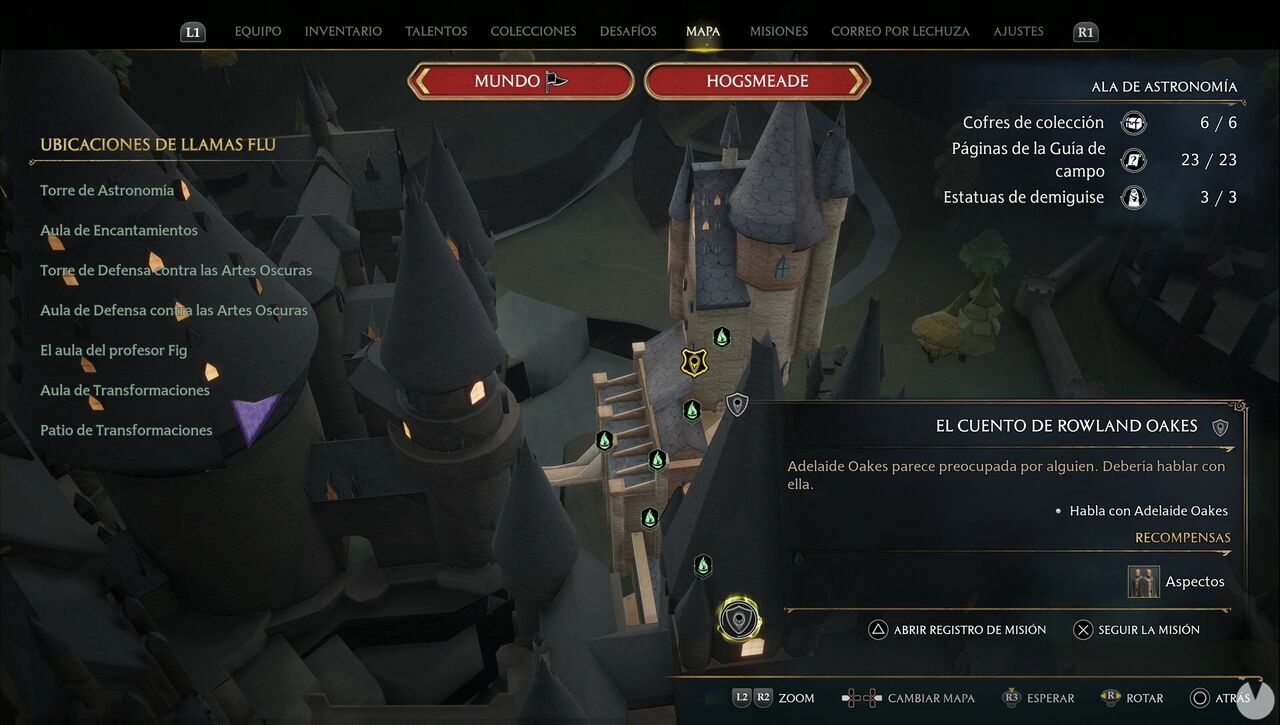Open the MUNDO map selector

(520, 80)
